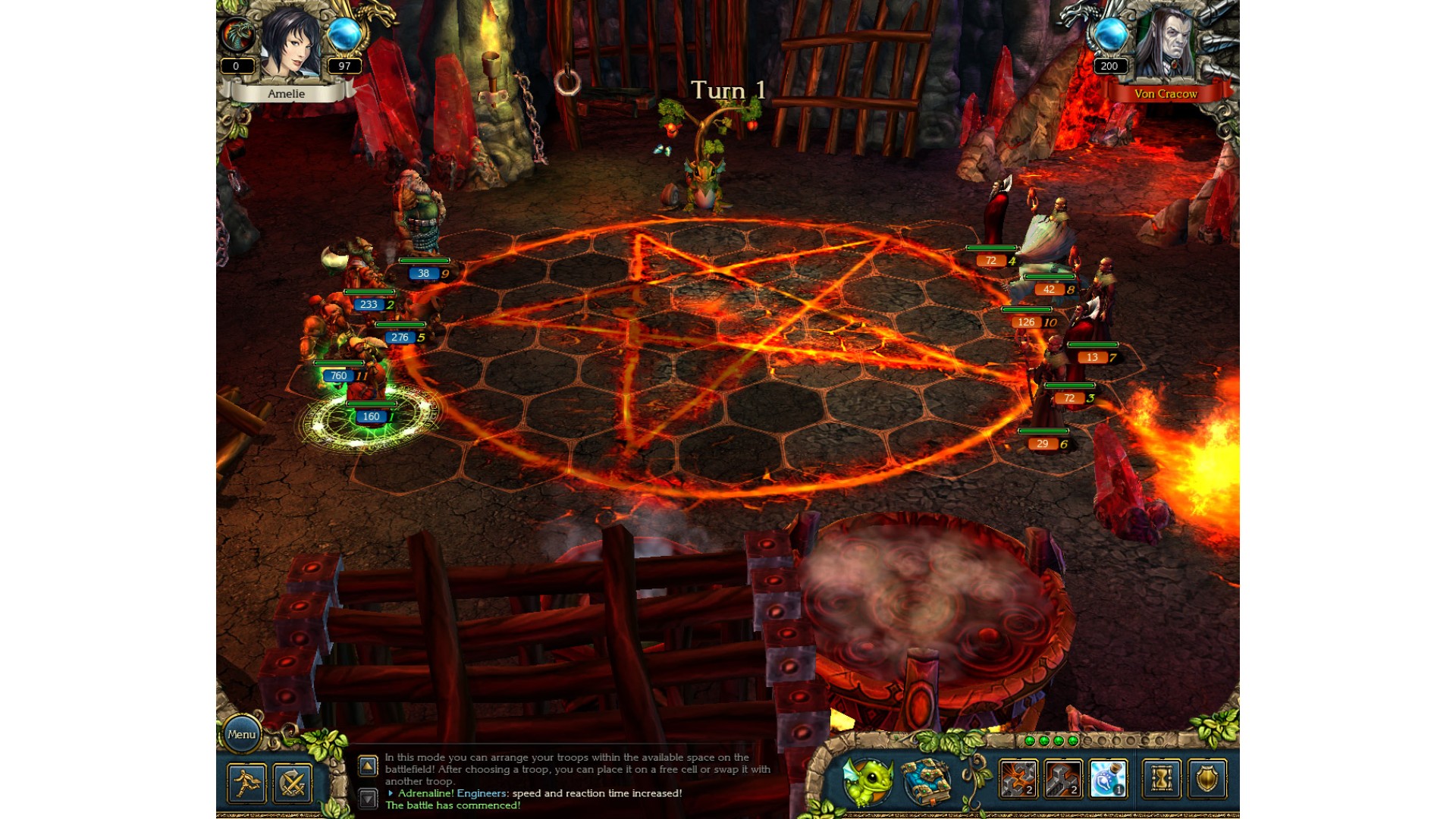Activate the exploding wrench ability
This screenshot has height=819, width=1456.
(x=1018, y=779)
